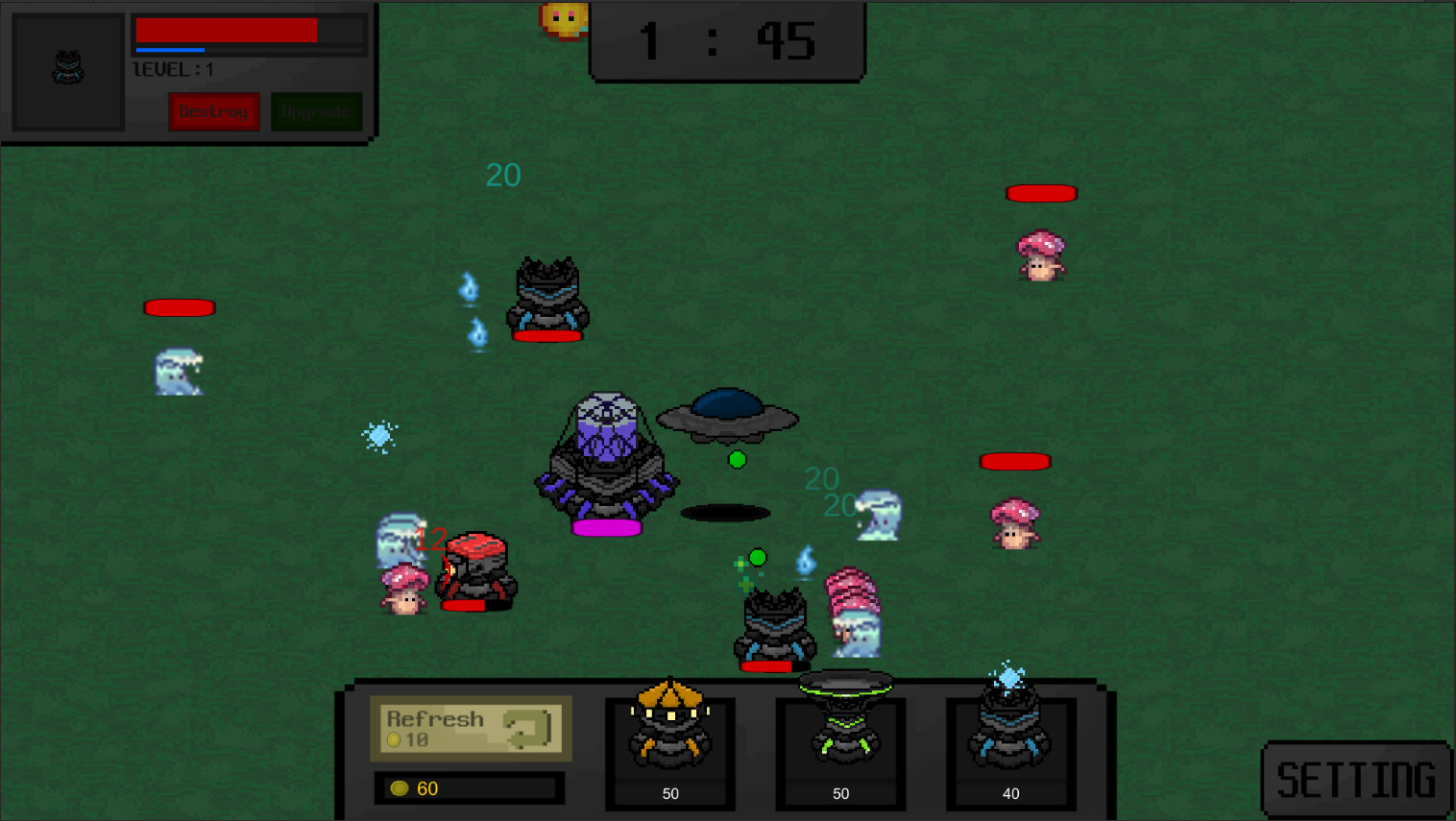Click the snowflake sparkle effect on the grass
This screenshot has width=1456, height=821.
[379, 436]
